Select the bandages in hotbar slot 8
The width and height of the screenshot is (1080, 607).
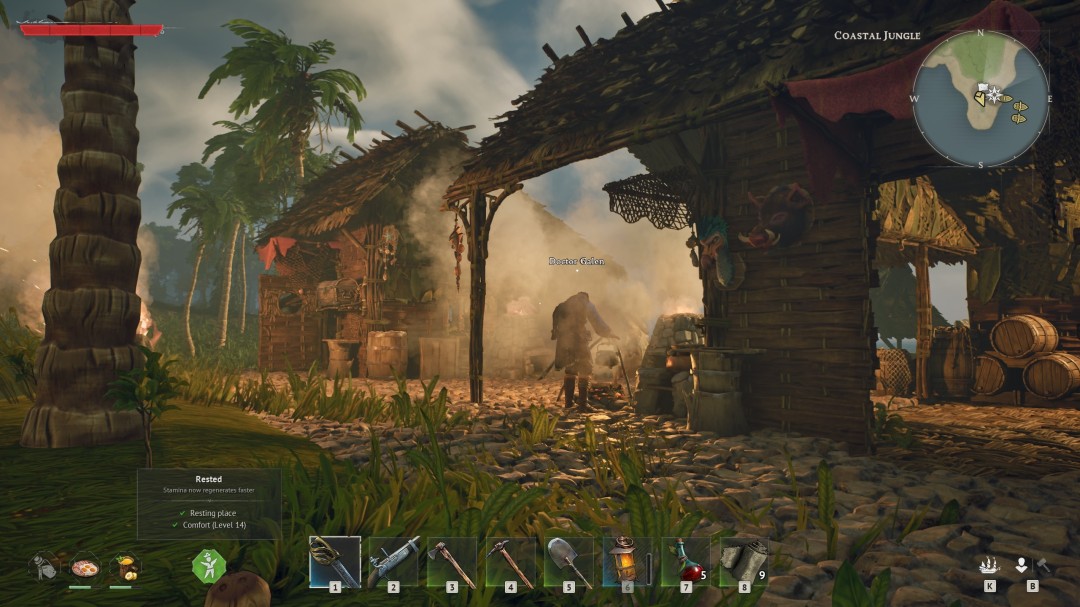pyautogui.click(x=743, y=562)
